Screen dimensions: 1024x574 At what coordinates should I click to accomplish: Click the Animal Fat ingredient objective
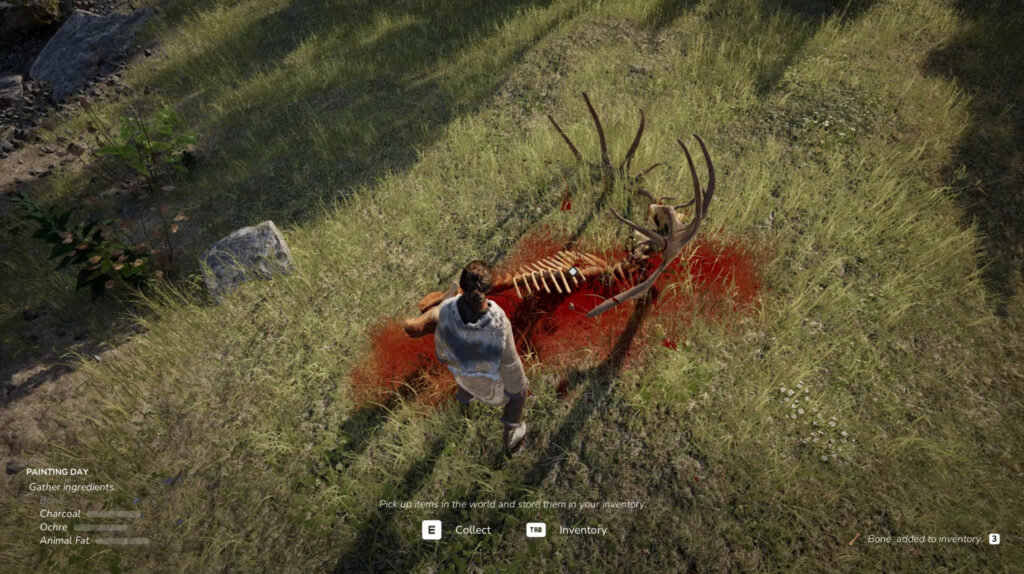(66, 540)
